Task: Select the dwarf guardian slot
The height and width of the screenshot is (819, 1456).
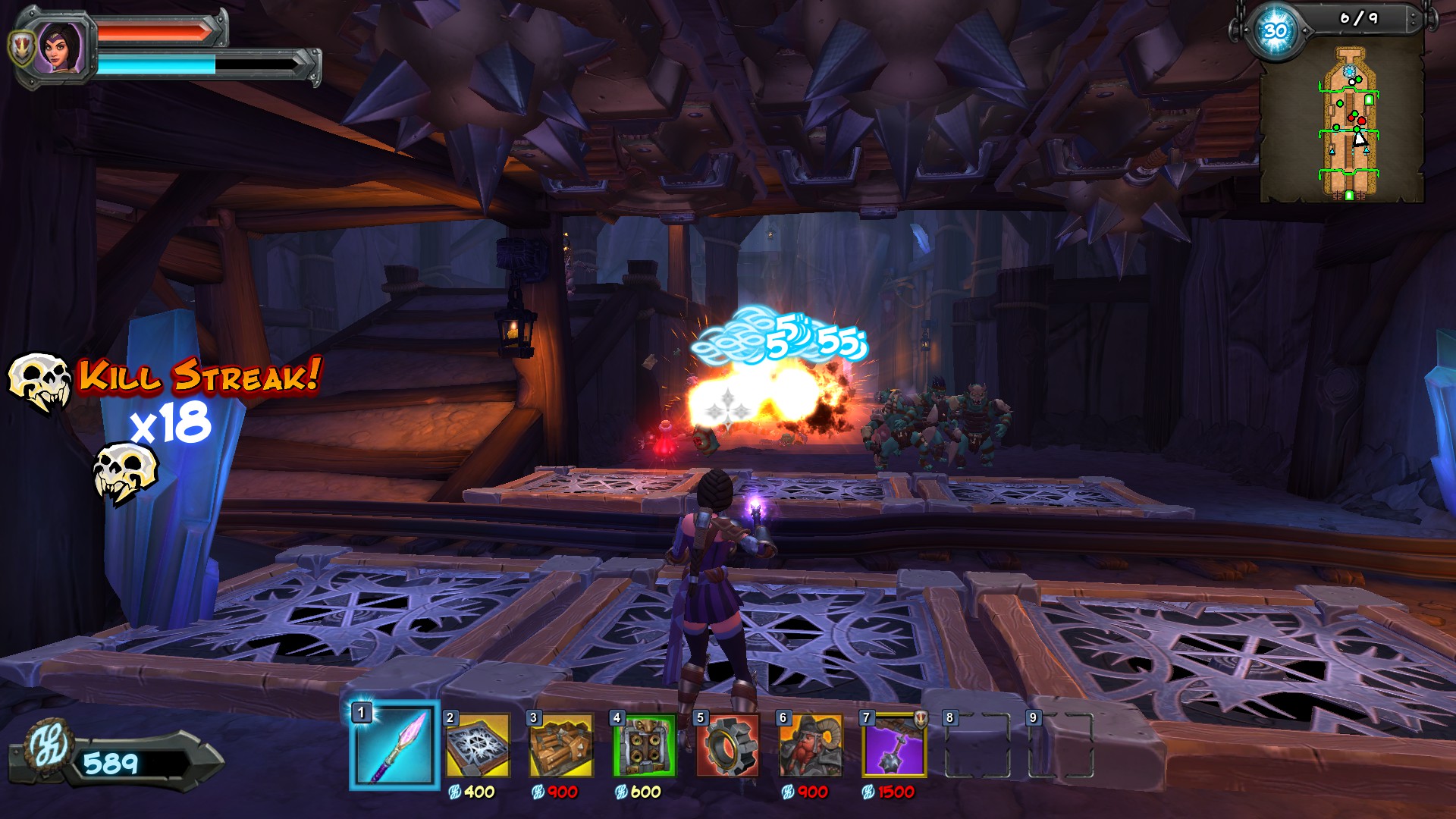Action: (811, 746)
